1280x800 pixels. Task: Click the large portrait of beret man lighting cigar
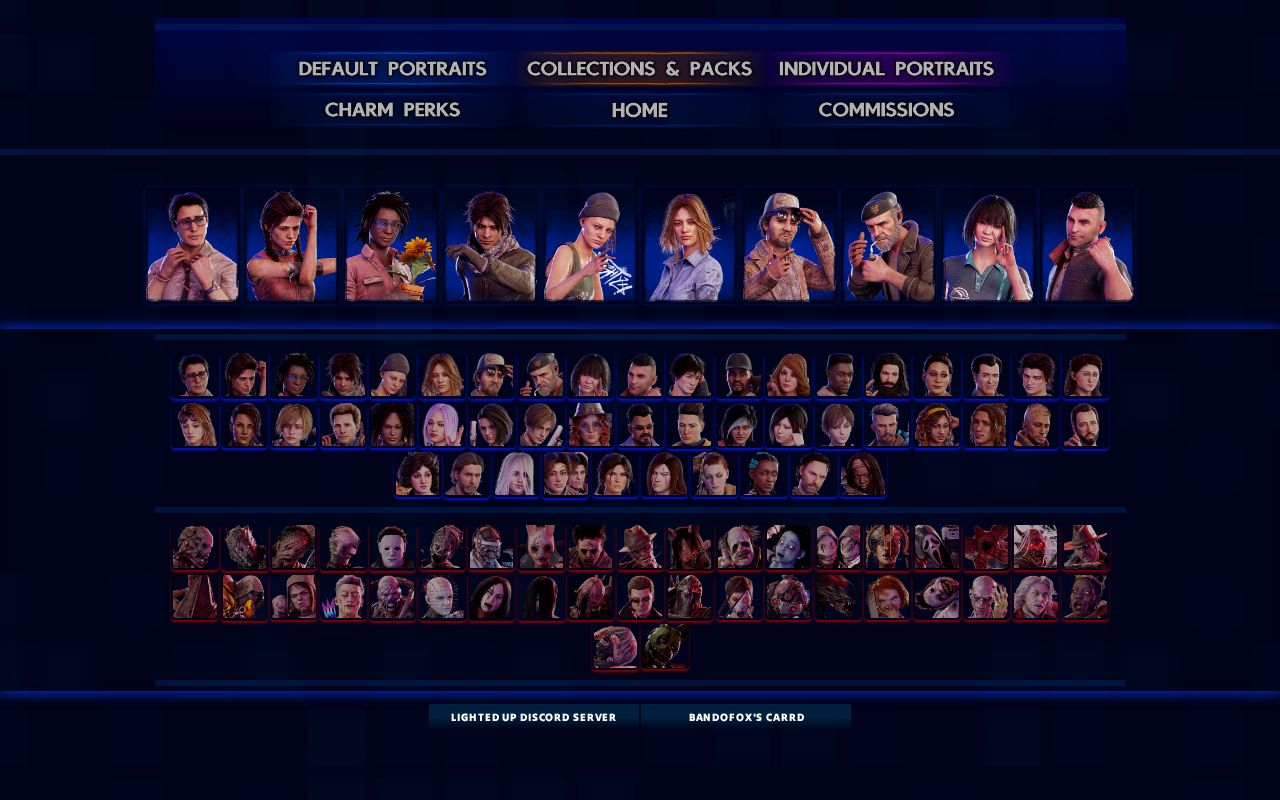coord(888,245)
